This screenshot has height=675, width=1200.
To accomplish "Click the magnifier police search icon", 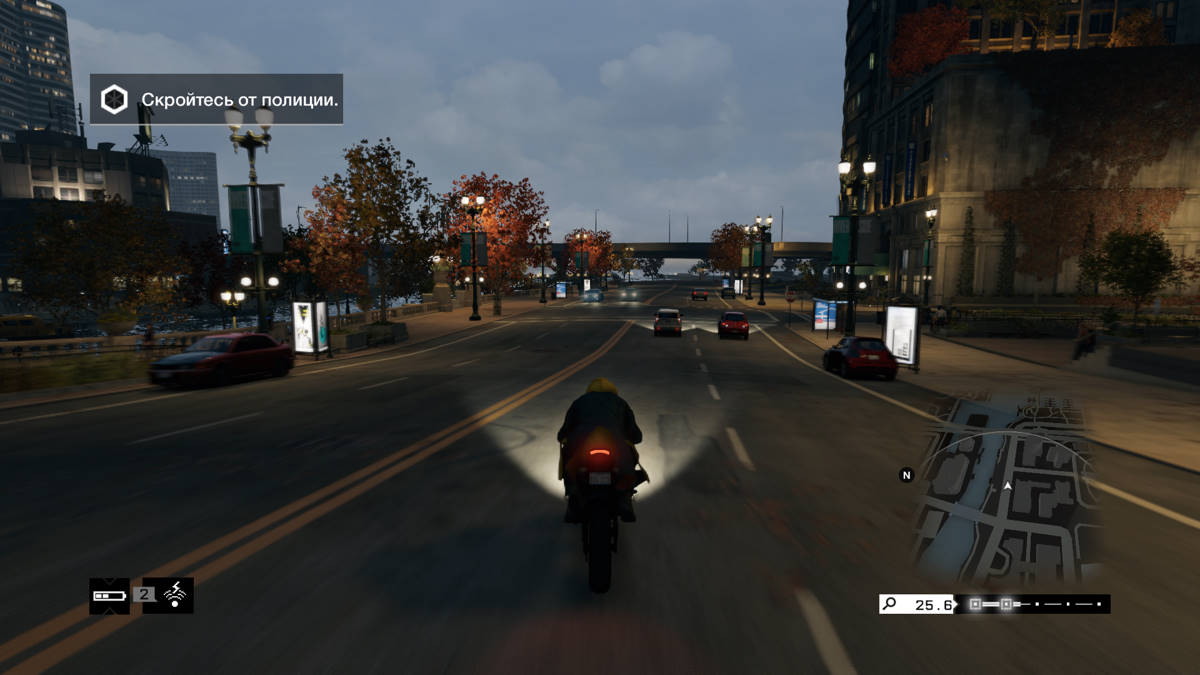I will pyautogui.click(x=889, y=604).
